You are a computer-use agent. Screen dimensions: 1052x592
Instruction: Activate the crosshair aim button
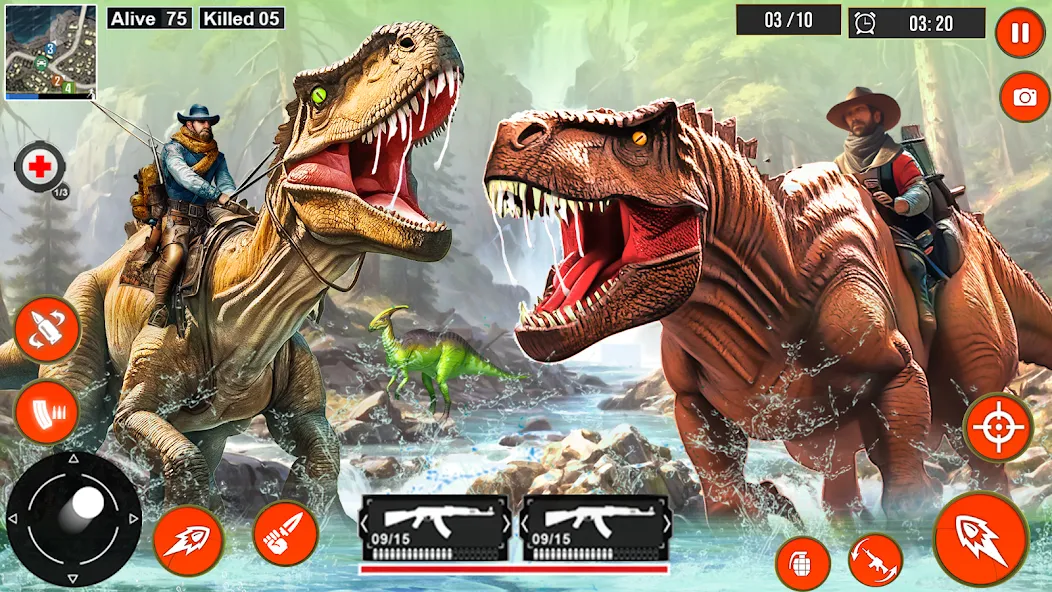(997, 427)
